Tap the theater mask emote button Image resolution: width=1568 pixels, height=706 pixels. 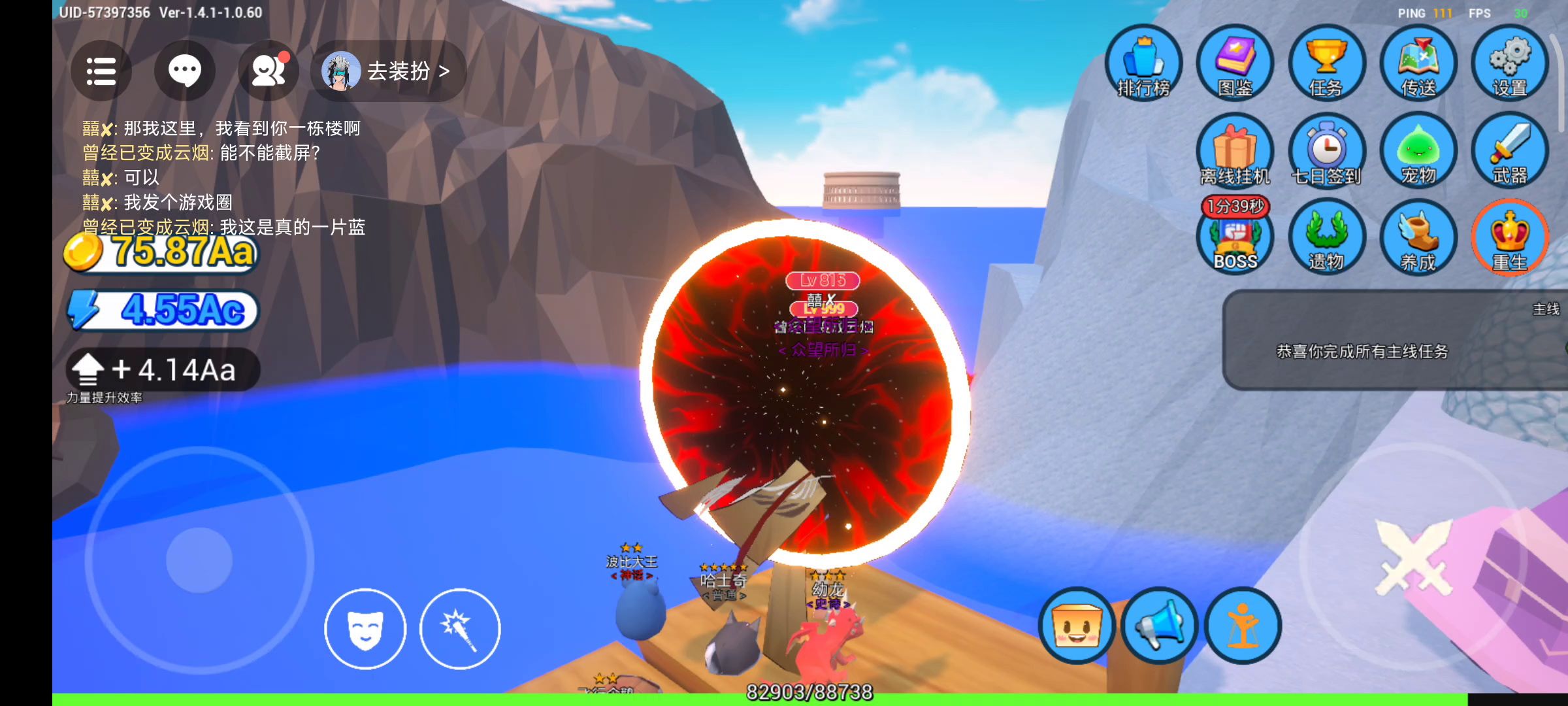(365, 629)
